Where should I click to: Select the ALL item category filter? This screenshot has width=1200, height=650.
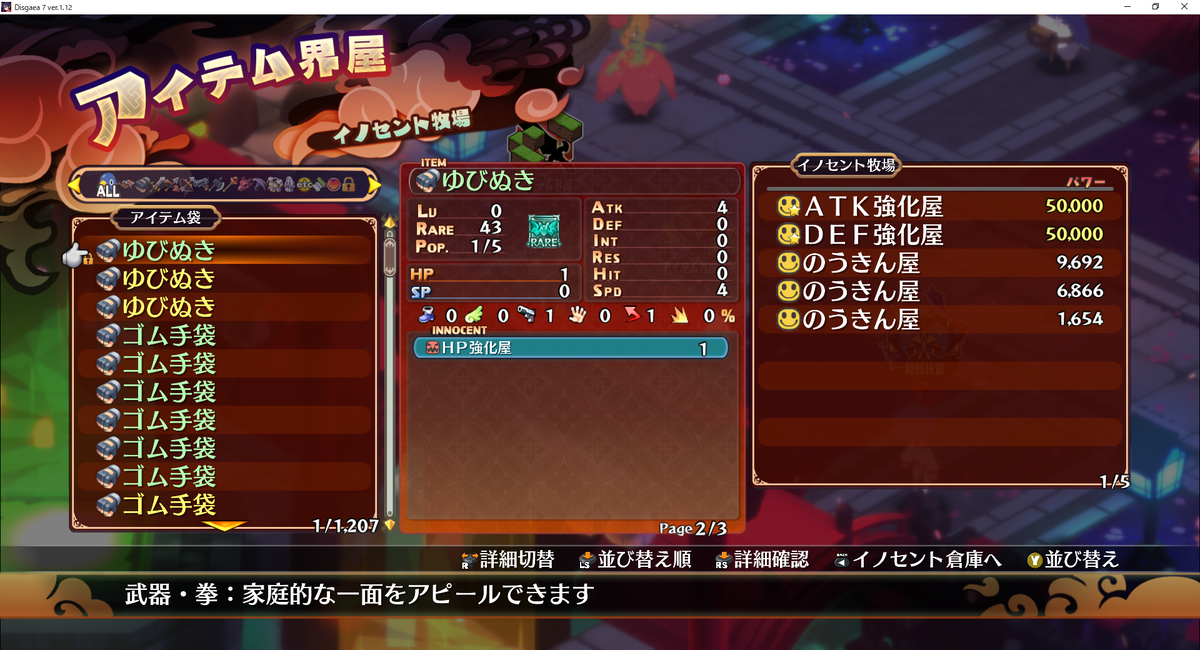[x=106, y=185]
